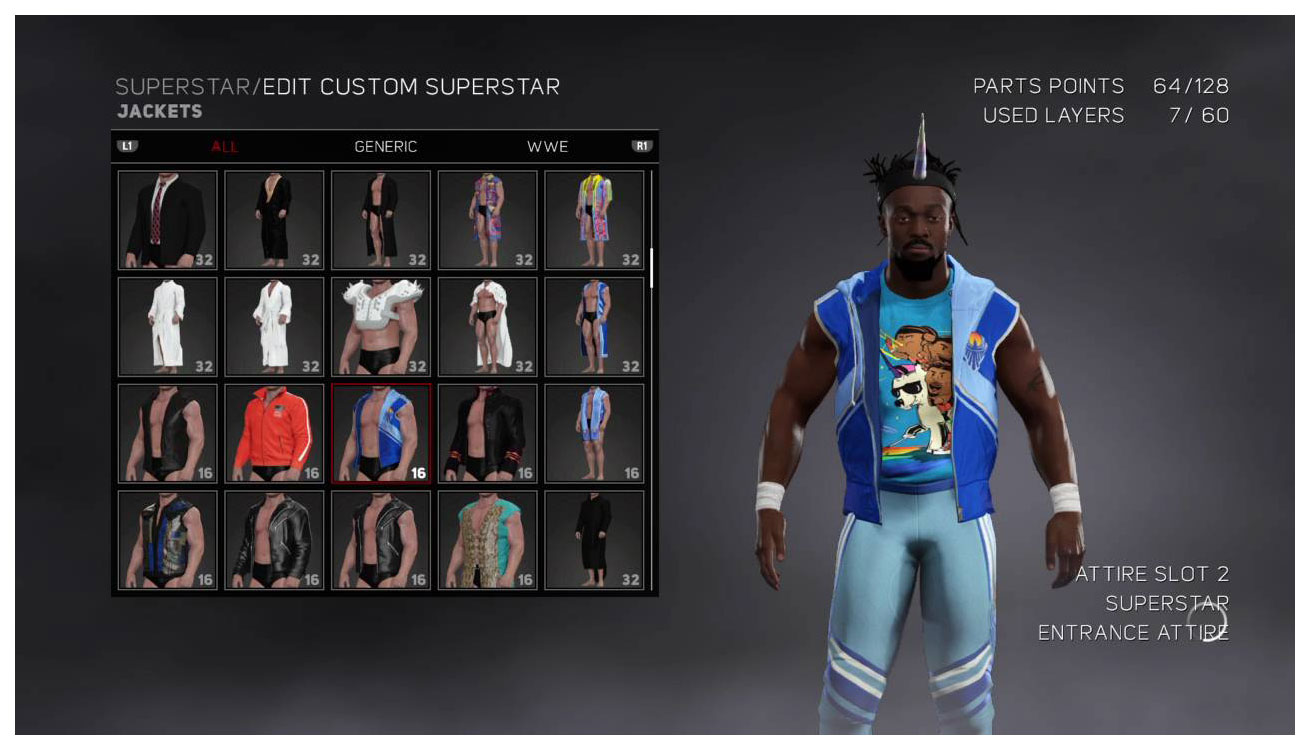Choose the white furry shoulder-pad jacket
This screenshot has height=750, width=1310.
coord(381,326)
